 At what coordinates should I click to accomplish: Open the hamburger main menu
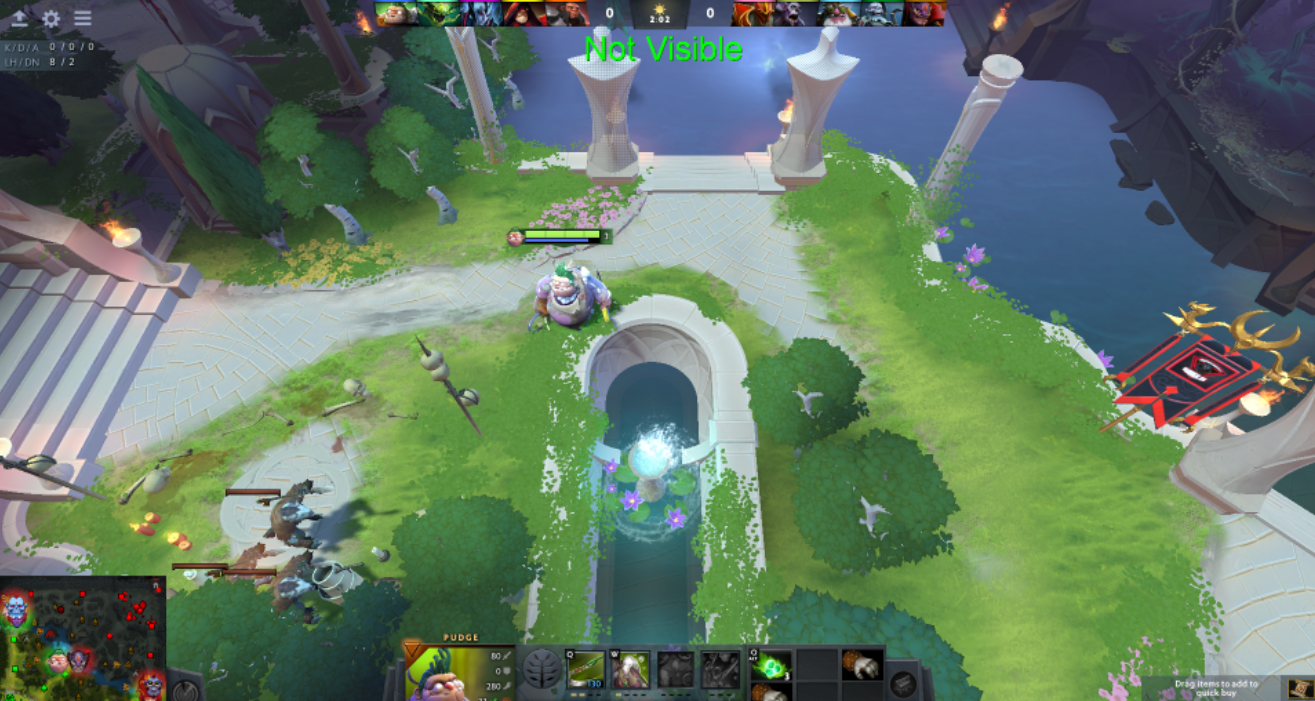(x=82, y=19)
